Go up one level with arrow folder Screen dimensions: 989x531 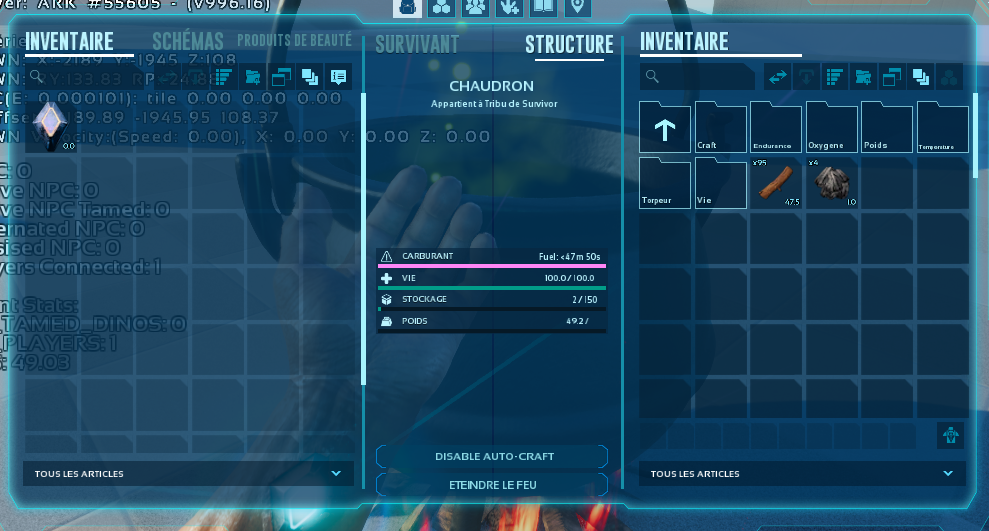[665, 127]
